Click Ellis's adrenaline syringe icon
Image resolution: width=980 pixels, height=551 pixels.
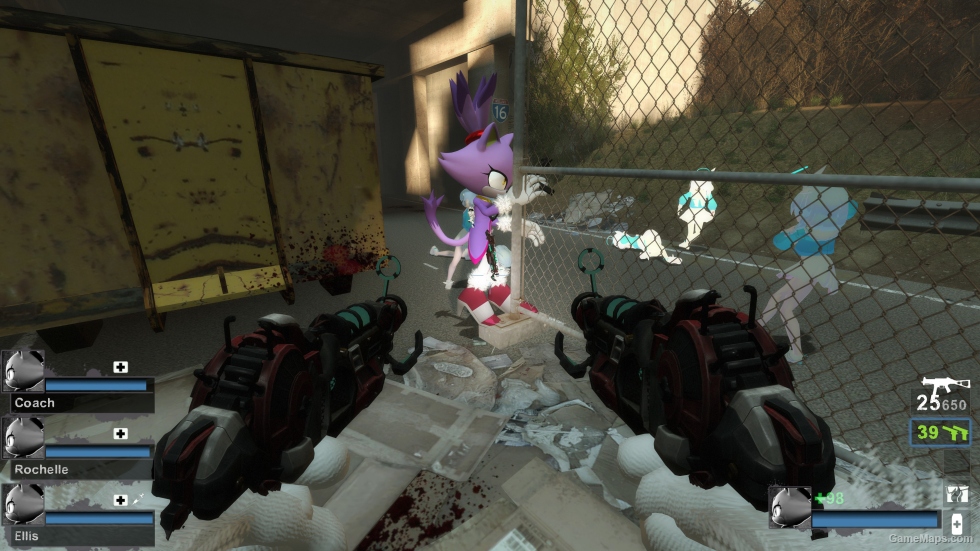pyautogui.click(x=137, y=499)
